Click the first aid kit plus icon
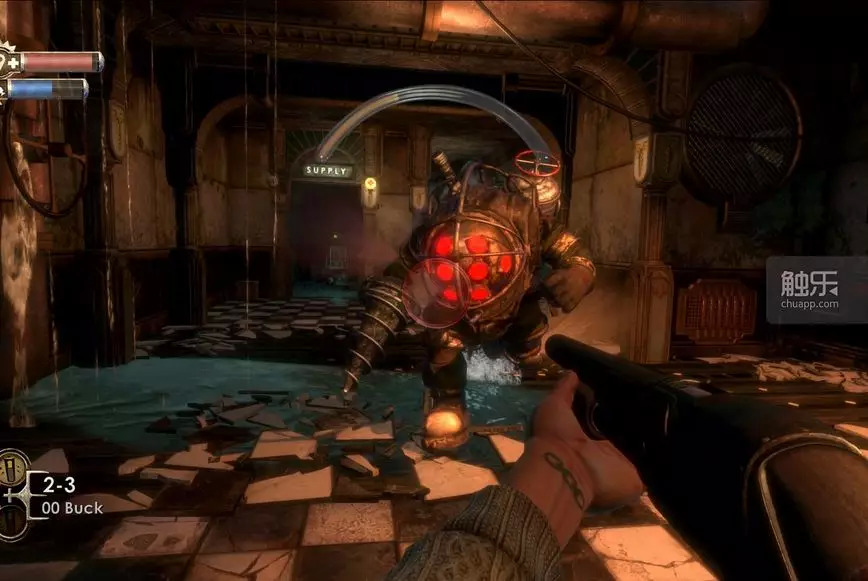The width and height of the screenshot is (868, 581). tap(15, 62)
